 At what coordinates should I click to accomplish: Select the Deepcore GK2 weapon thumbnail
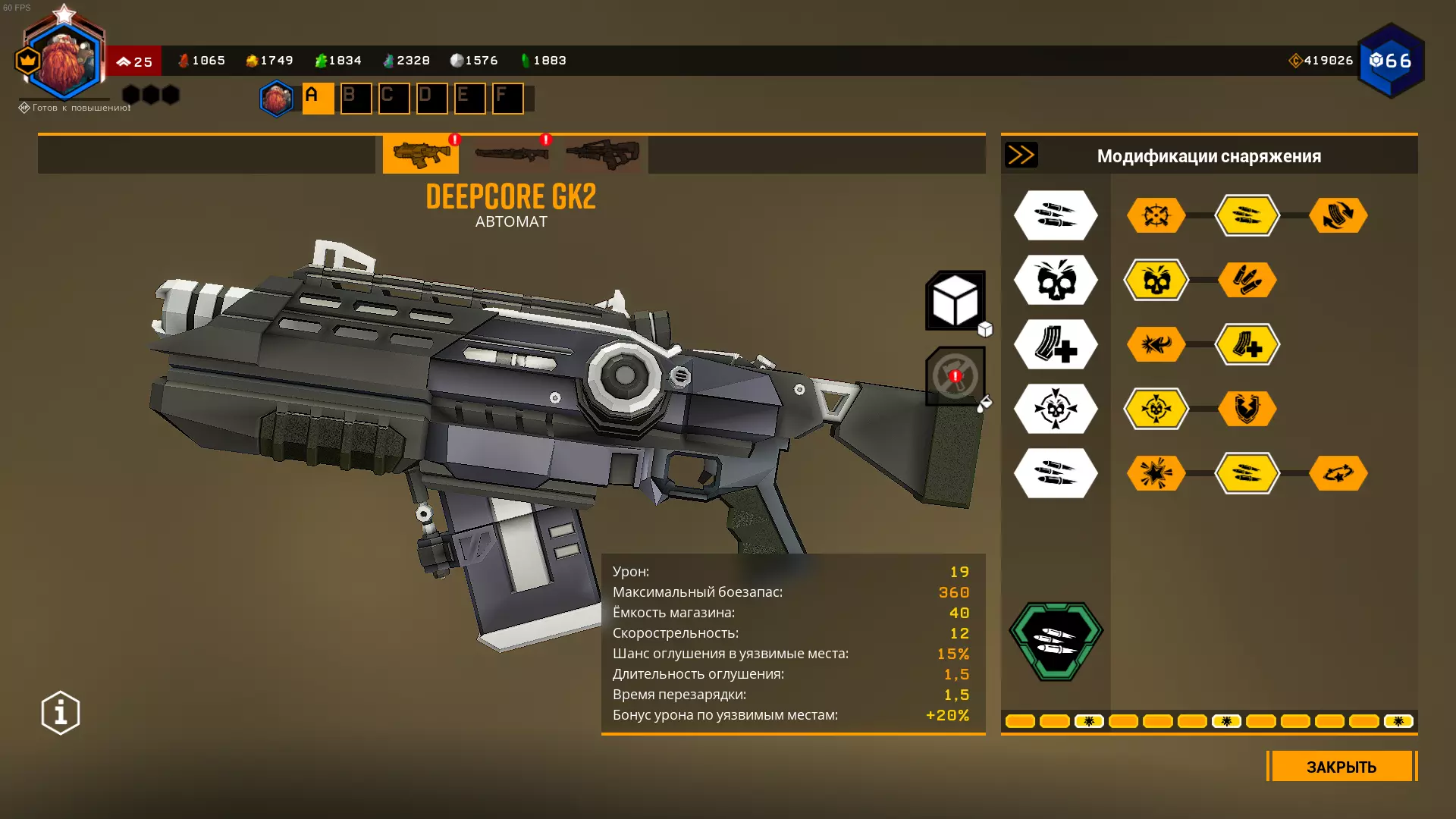point(420,154)
